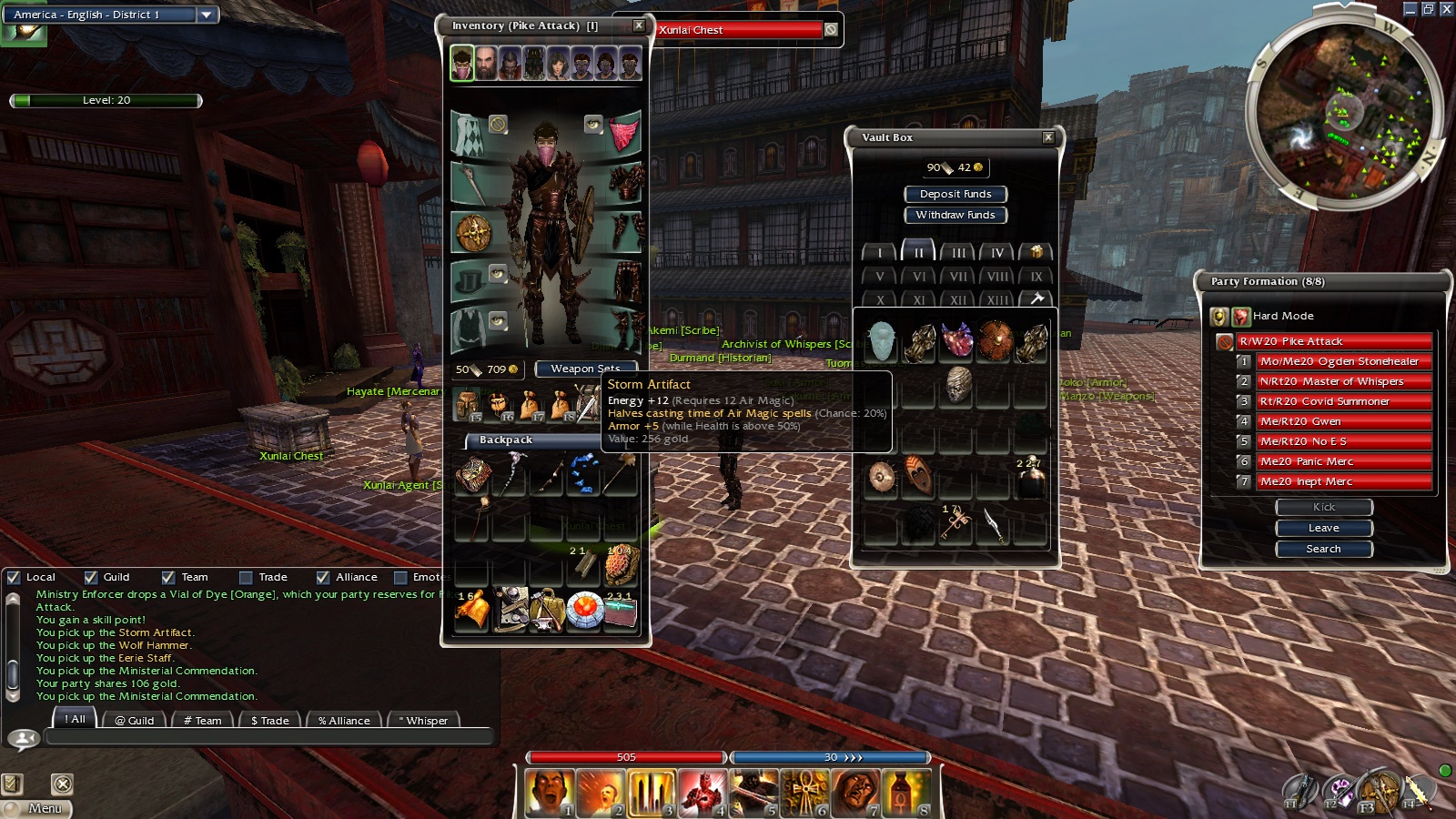
Task: Open the party Search panel
Action: (1324, 549)
